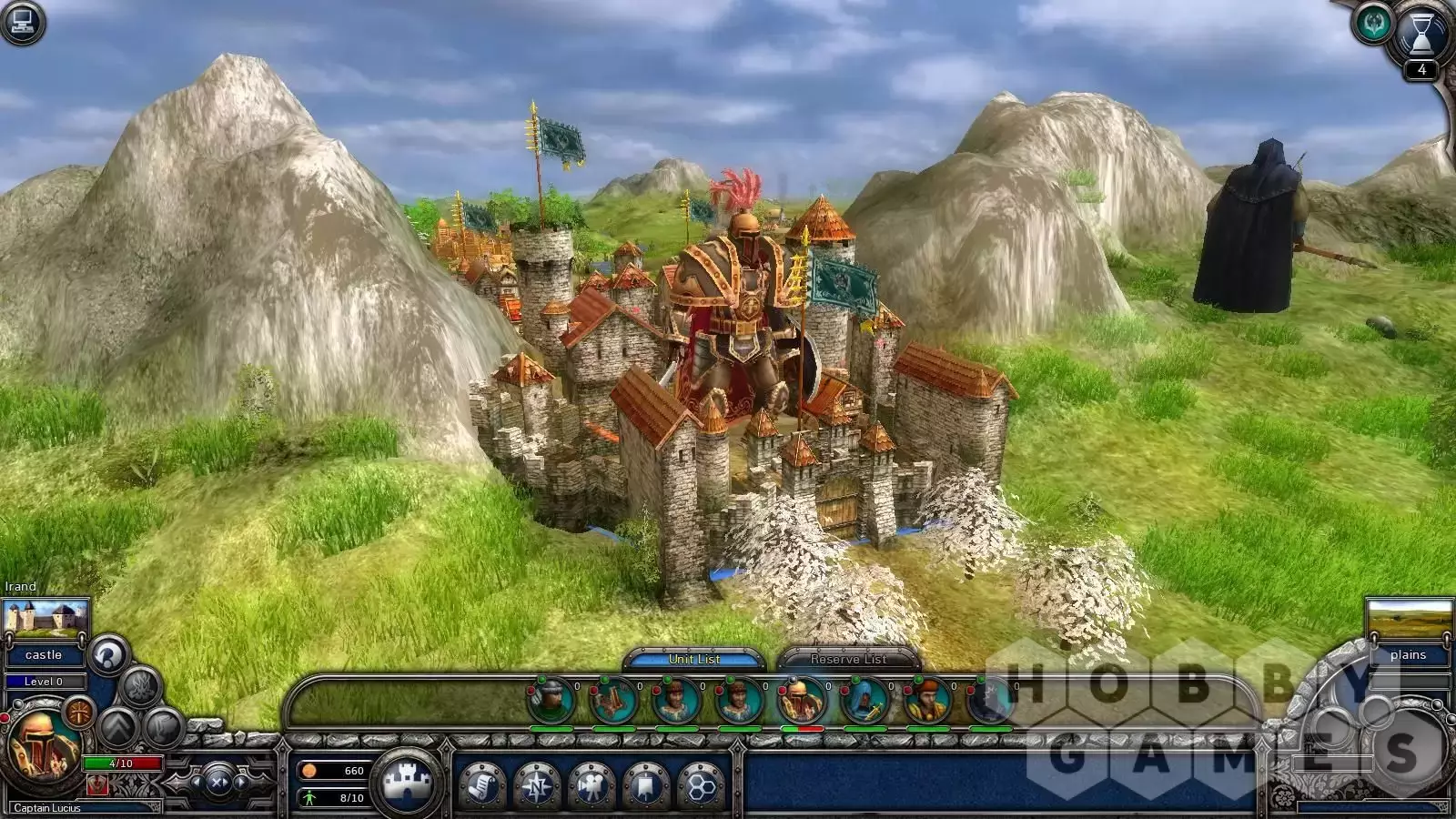
Task: Click the green faction emblem icon
Action: [x=1373, y=24]
